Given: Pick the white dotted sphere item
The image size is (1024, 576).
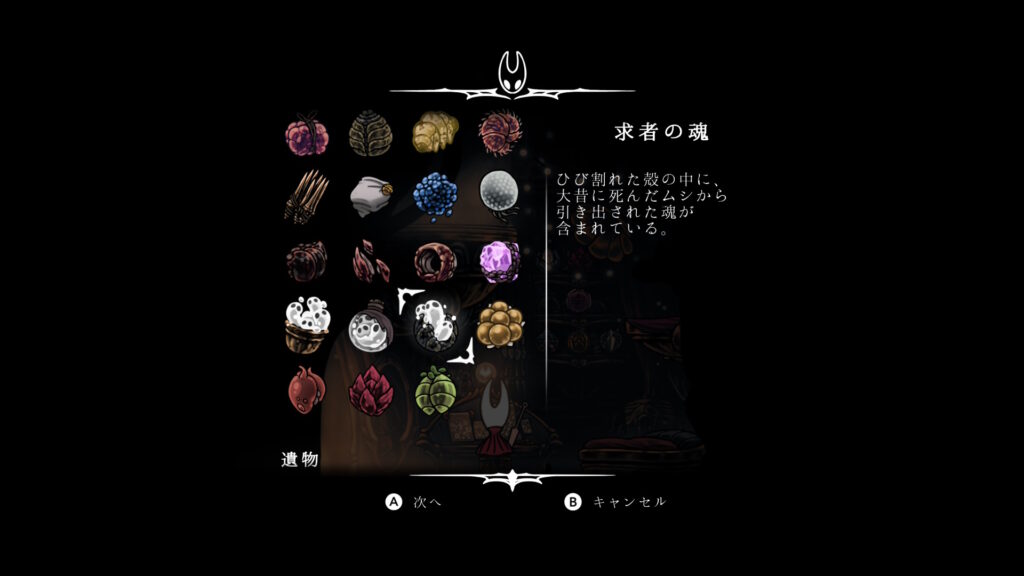Looking at the screenshot, I should pyautogui.click(x=498, y=193).
